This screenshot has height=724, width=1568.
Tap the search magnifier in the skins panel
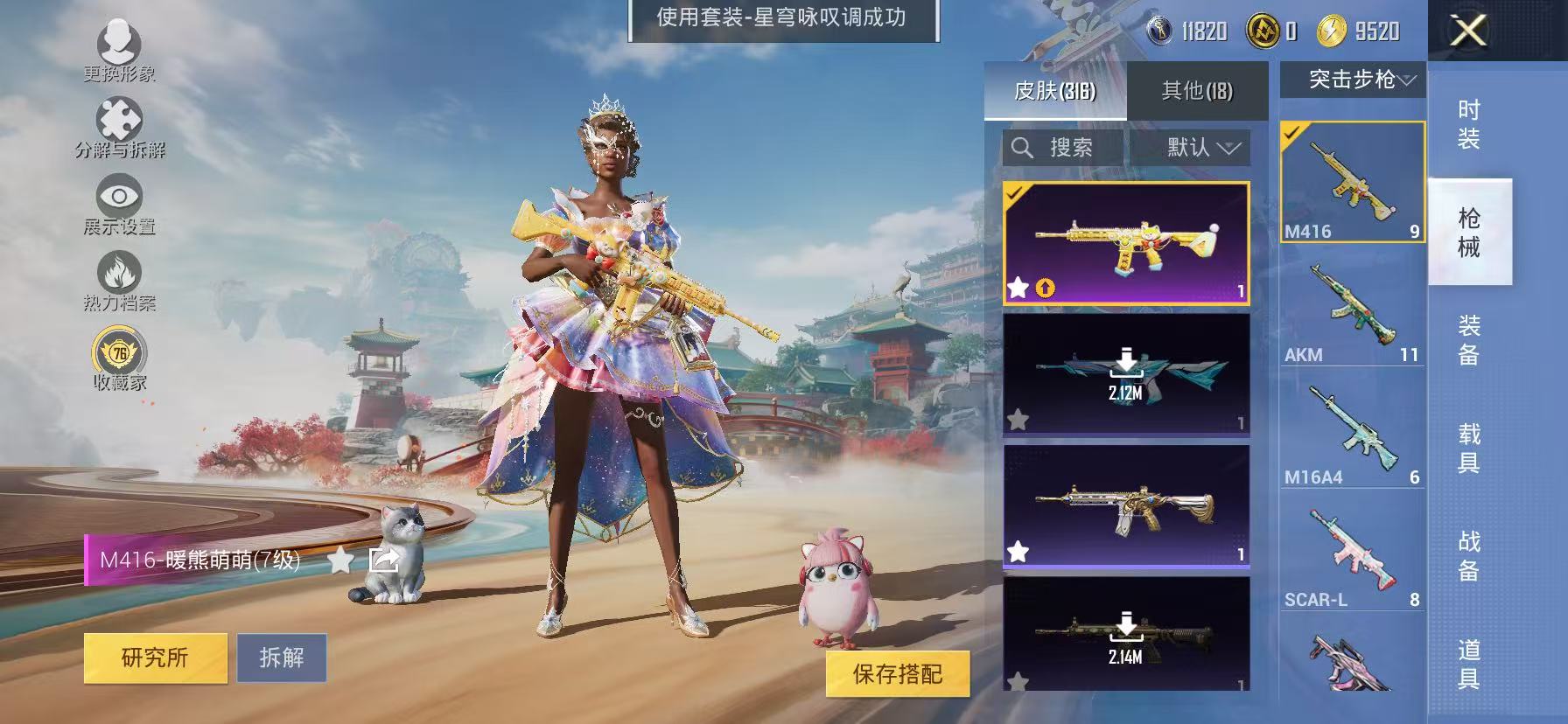pos(1022,148)
